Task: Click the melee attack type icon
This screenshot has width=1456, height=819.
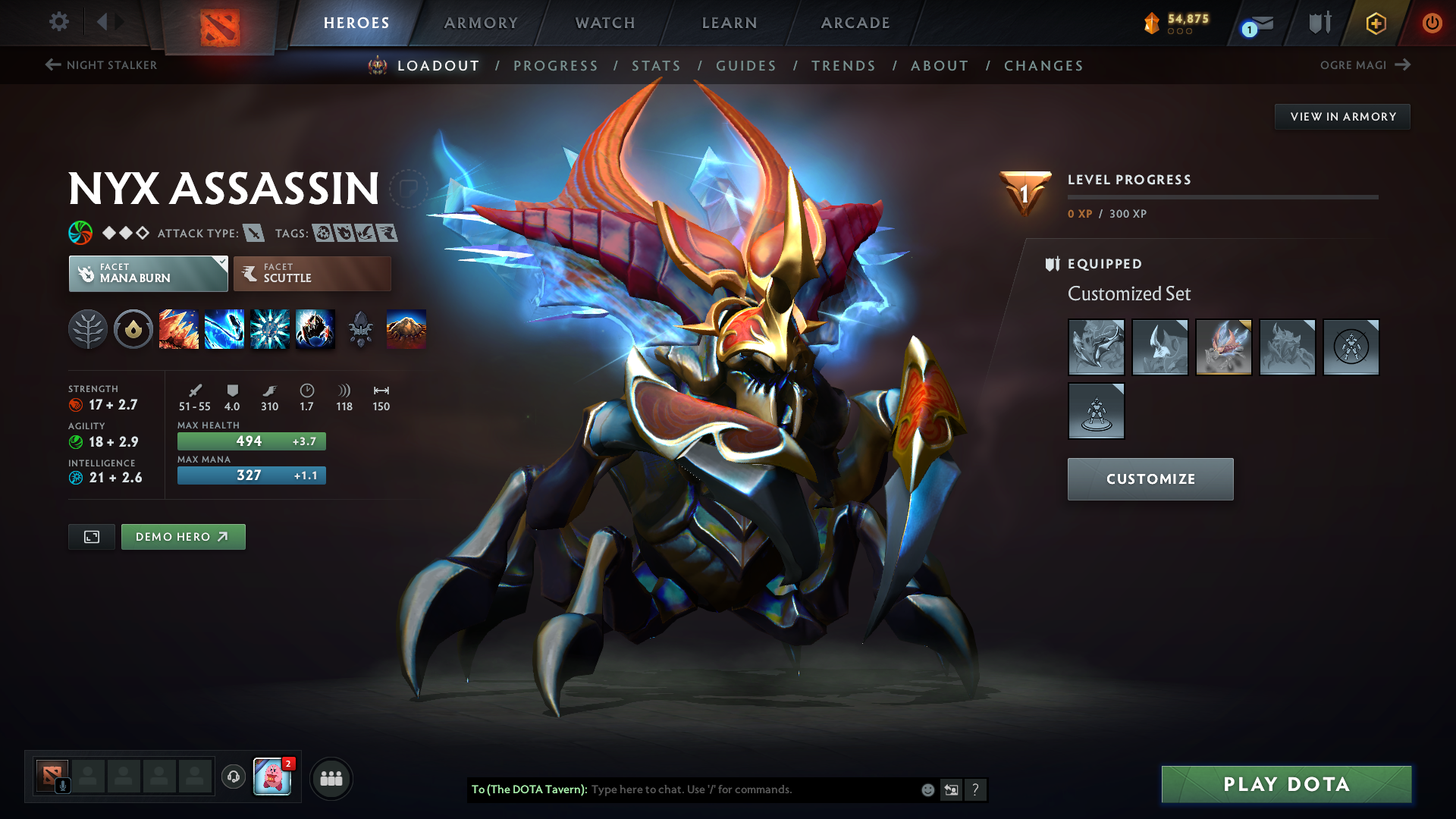Action: tap(253, 233)
